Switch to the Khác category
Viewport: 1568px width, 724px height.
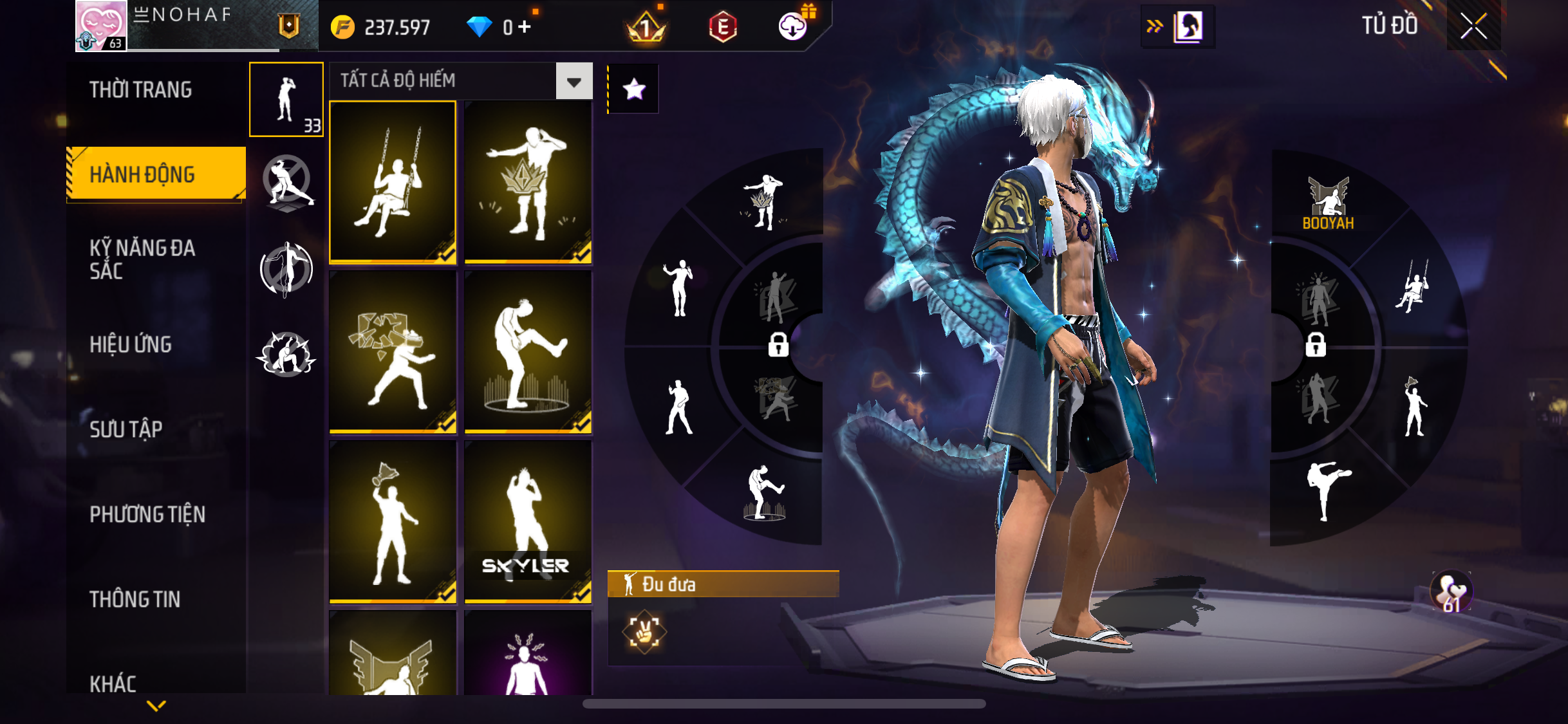tap(113, 683)
